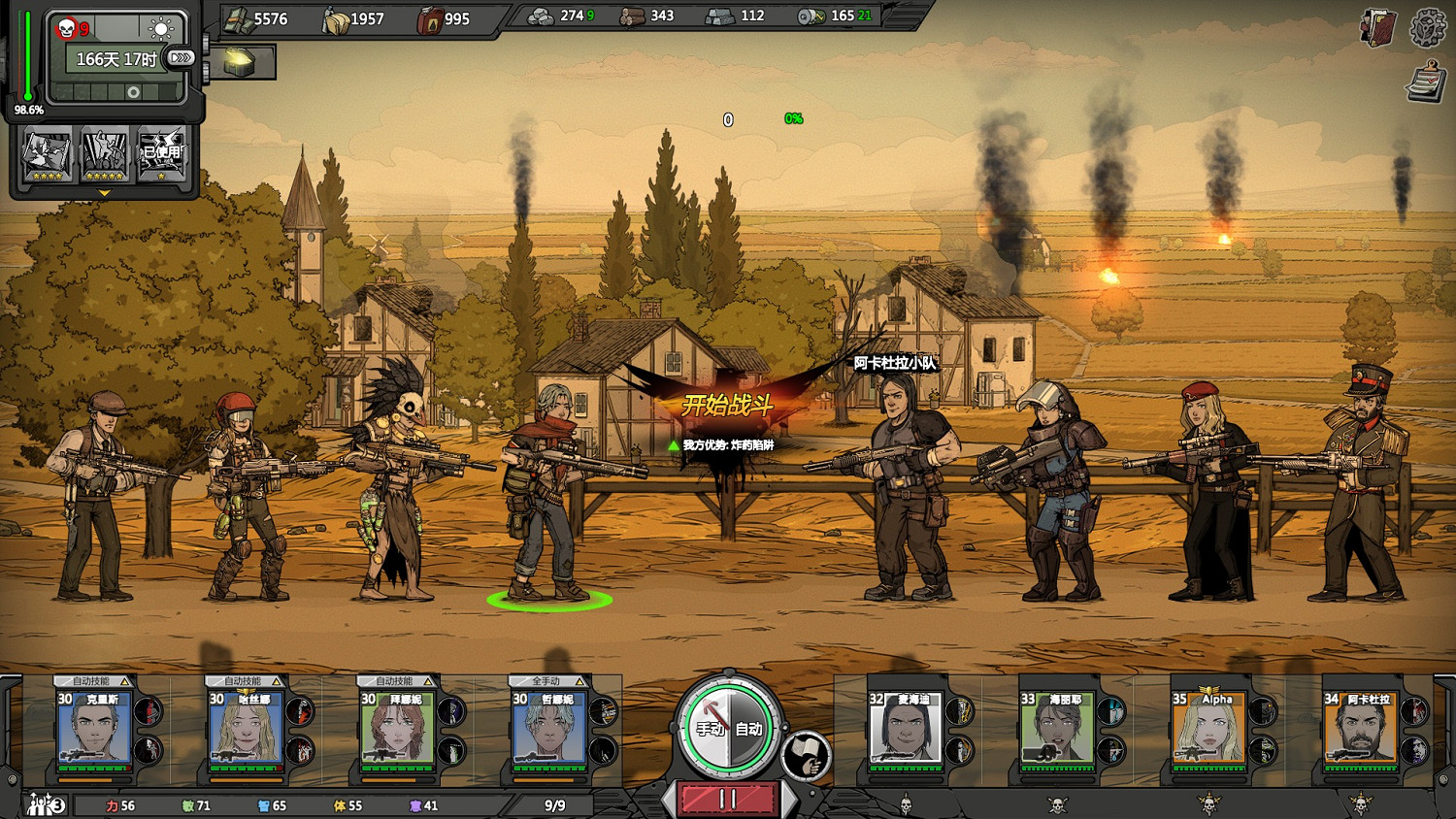Toggle 全手动 skill mode above 哲娜妮
1456x819 pixels.
tap(548, 681)
